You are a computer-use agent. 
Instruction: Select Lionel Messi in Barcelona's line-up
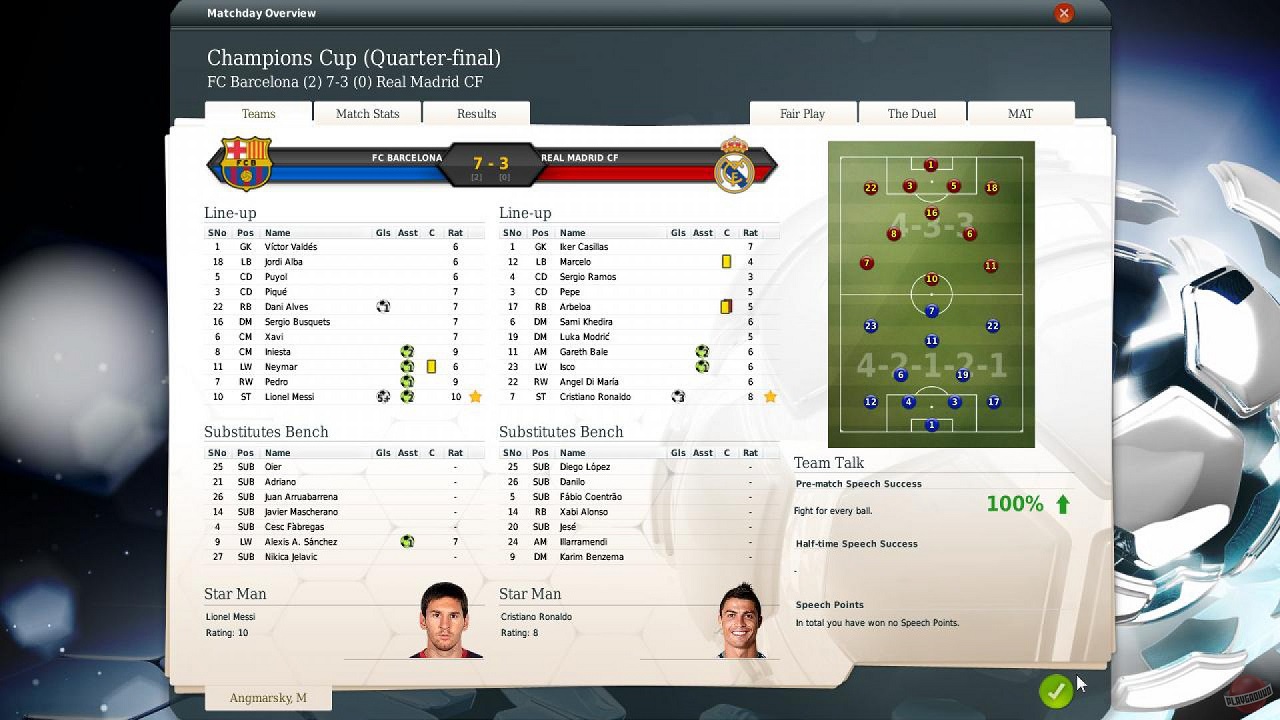click(x=289, y=397)
